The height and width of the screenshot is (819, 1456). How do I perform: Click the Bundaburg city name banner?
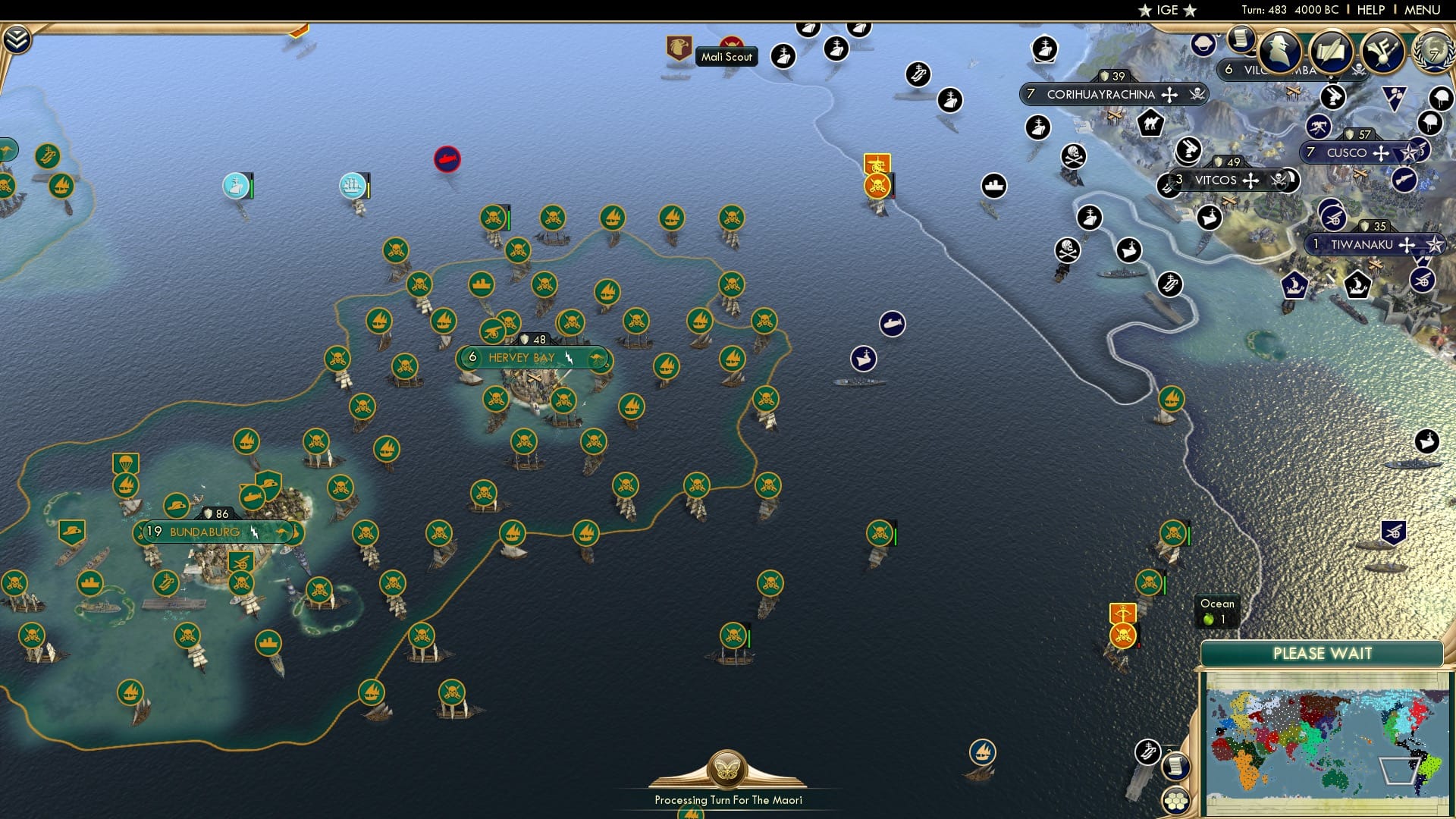click(x=206, y=532)
